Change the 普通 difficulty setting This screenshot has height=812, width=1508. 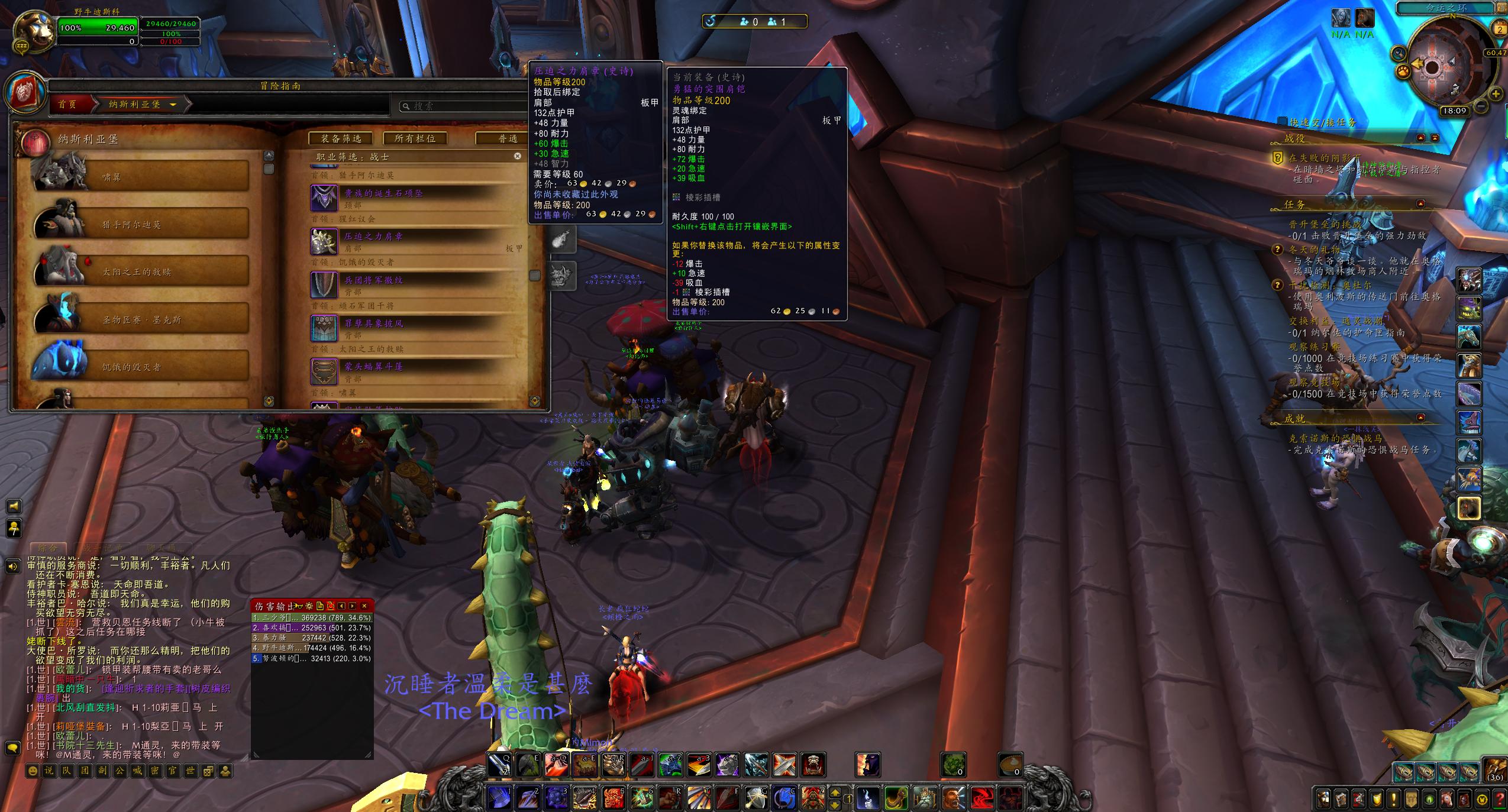tap(508, 138)
